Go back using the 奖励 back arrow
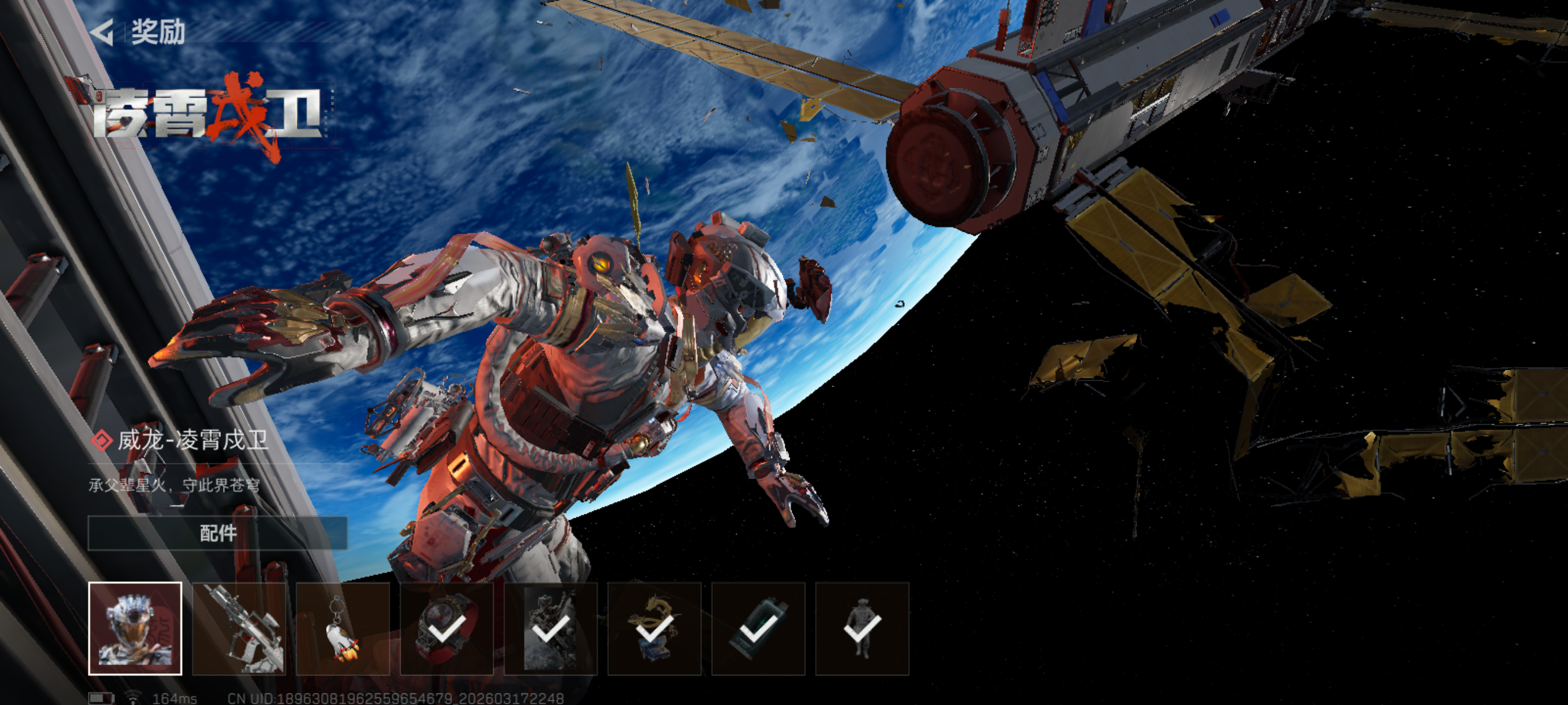This screenshot has width=1568, height=705. (102, 32)
